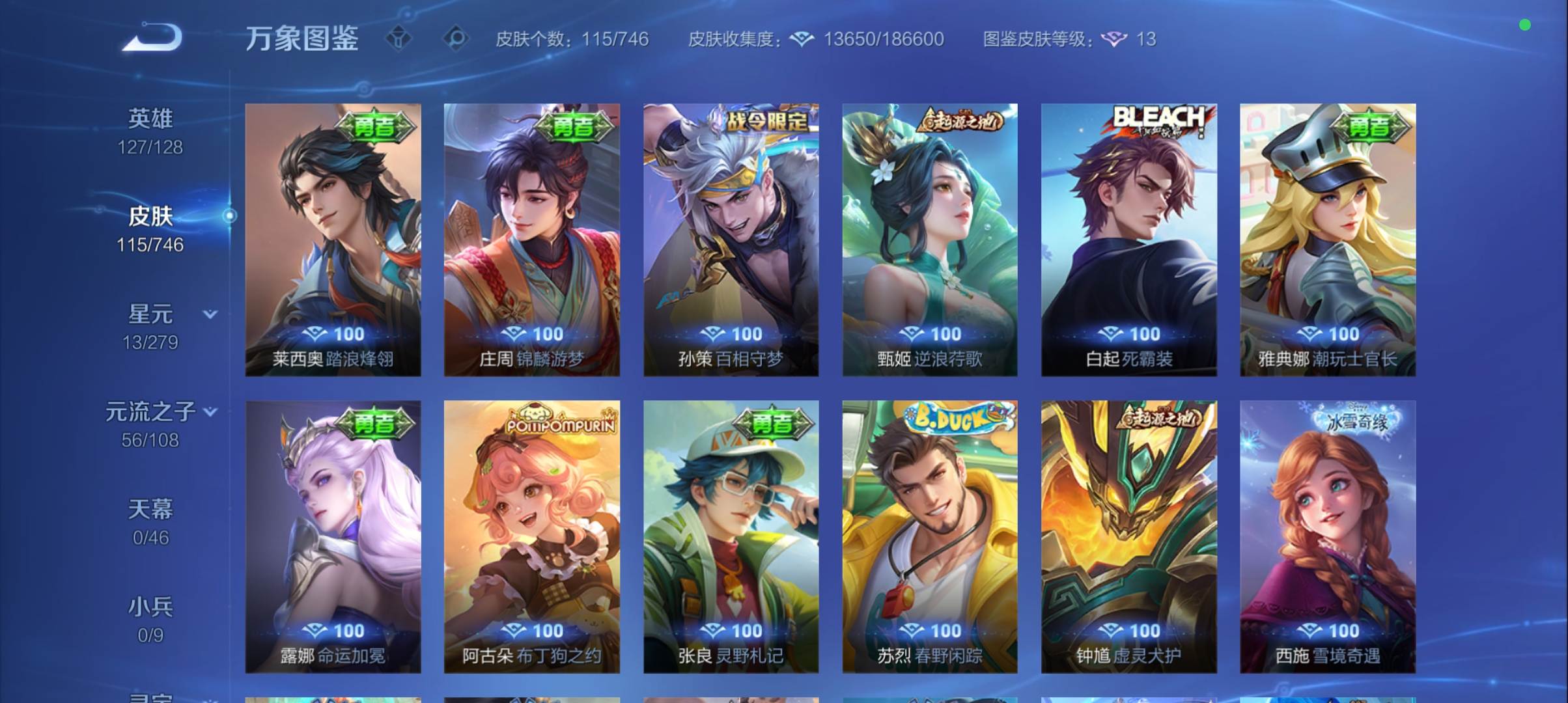Expand the 星元 category chevron
Viewport: 1568px width, 703px height.
tap(210, 314)
